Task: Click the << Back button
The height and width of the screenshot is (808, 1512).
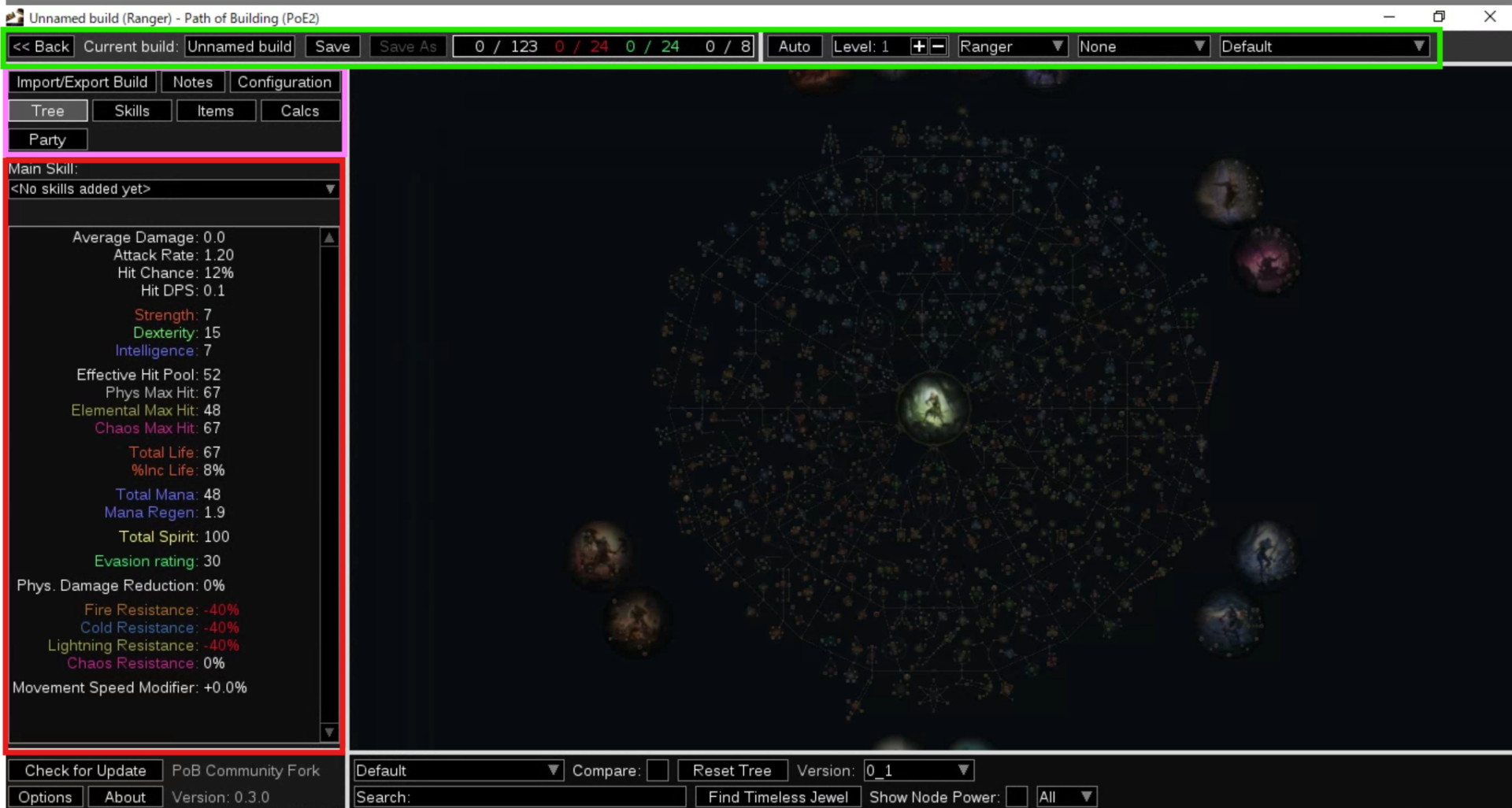Action: pos(42,46)
